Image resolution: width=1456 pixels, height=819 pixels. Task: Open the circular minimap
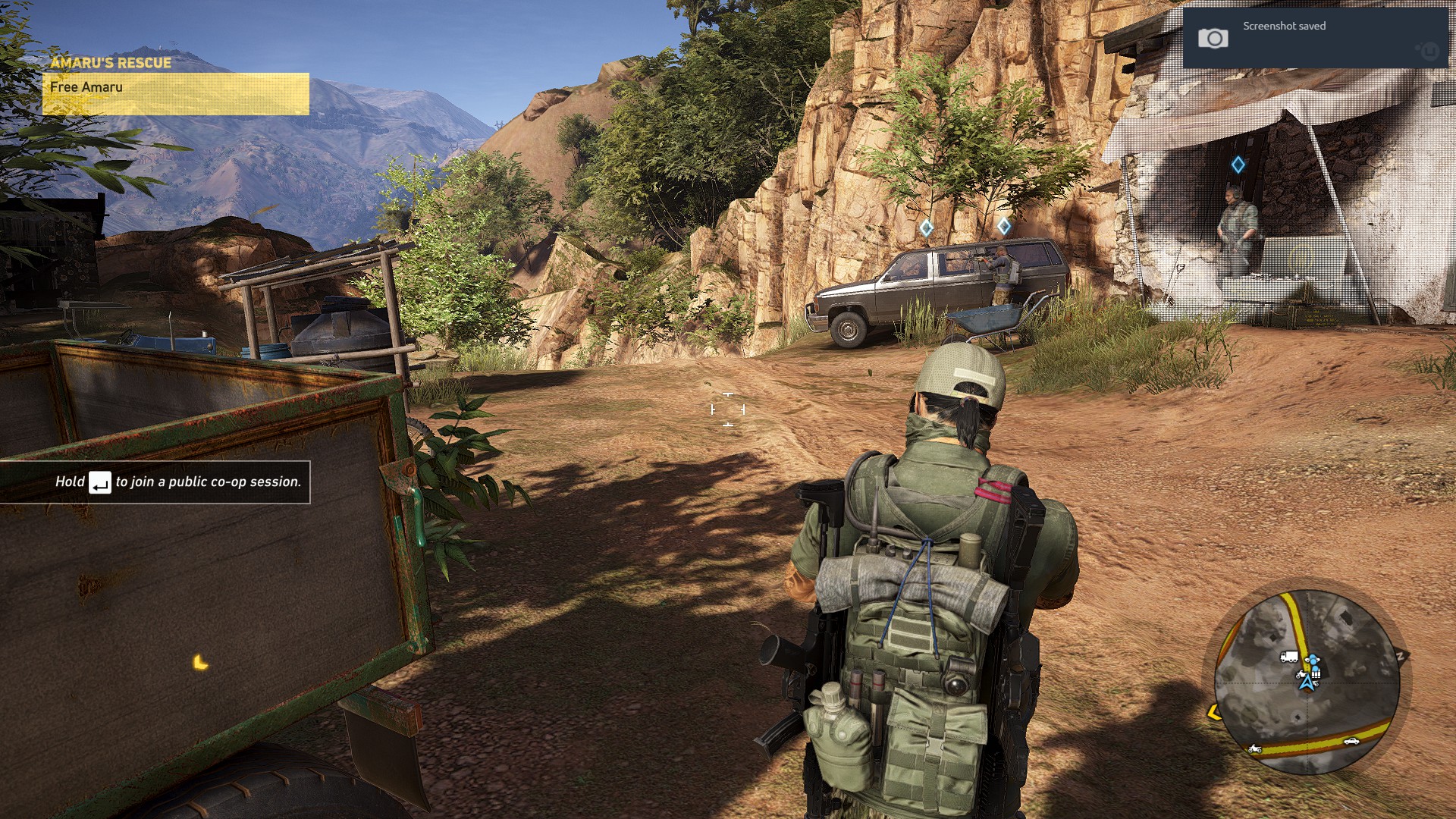pos(1306,682)
